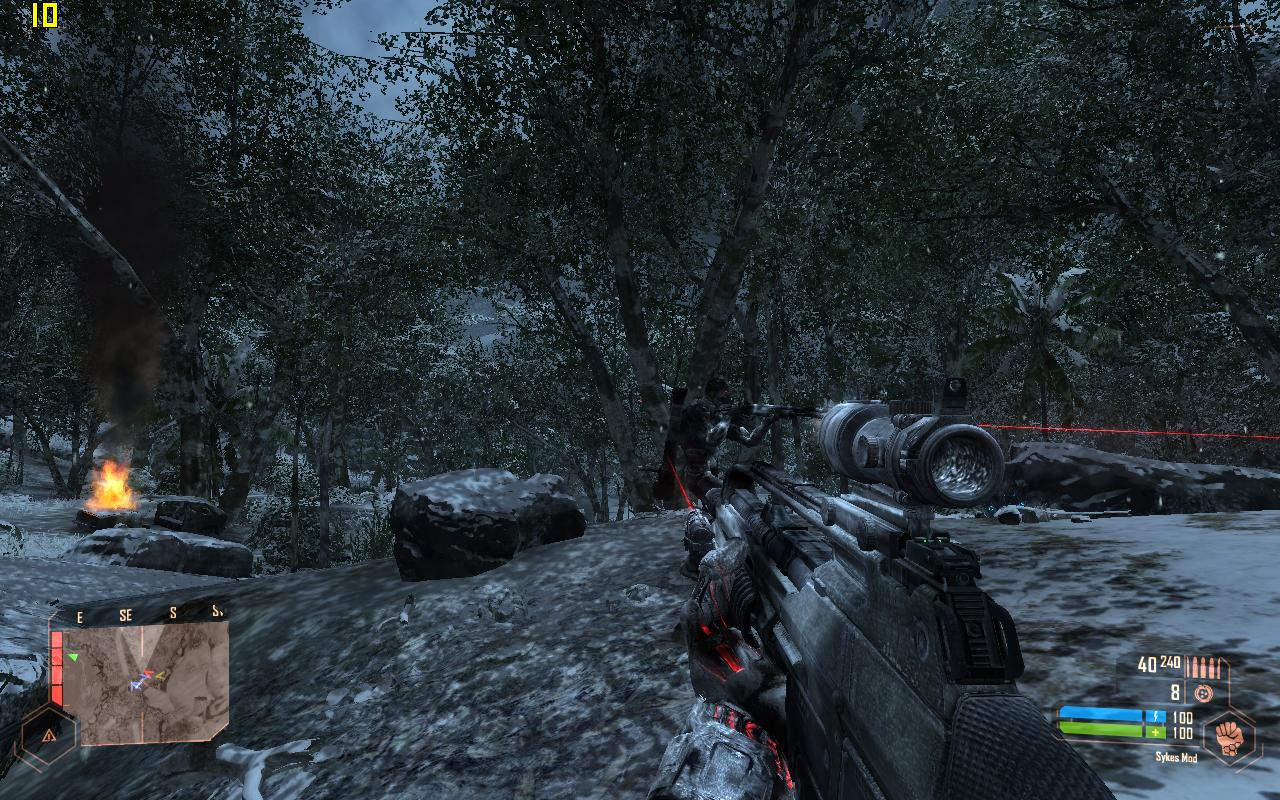Click the yellow waypoint arrow on the minimap
1280x800 pixels.
click(x=160, y=675)
